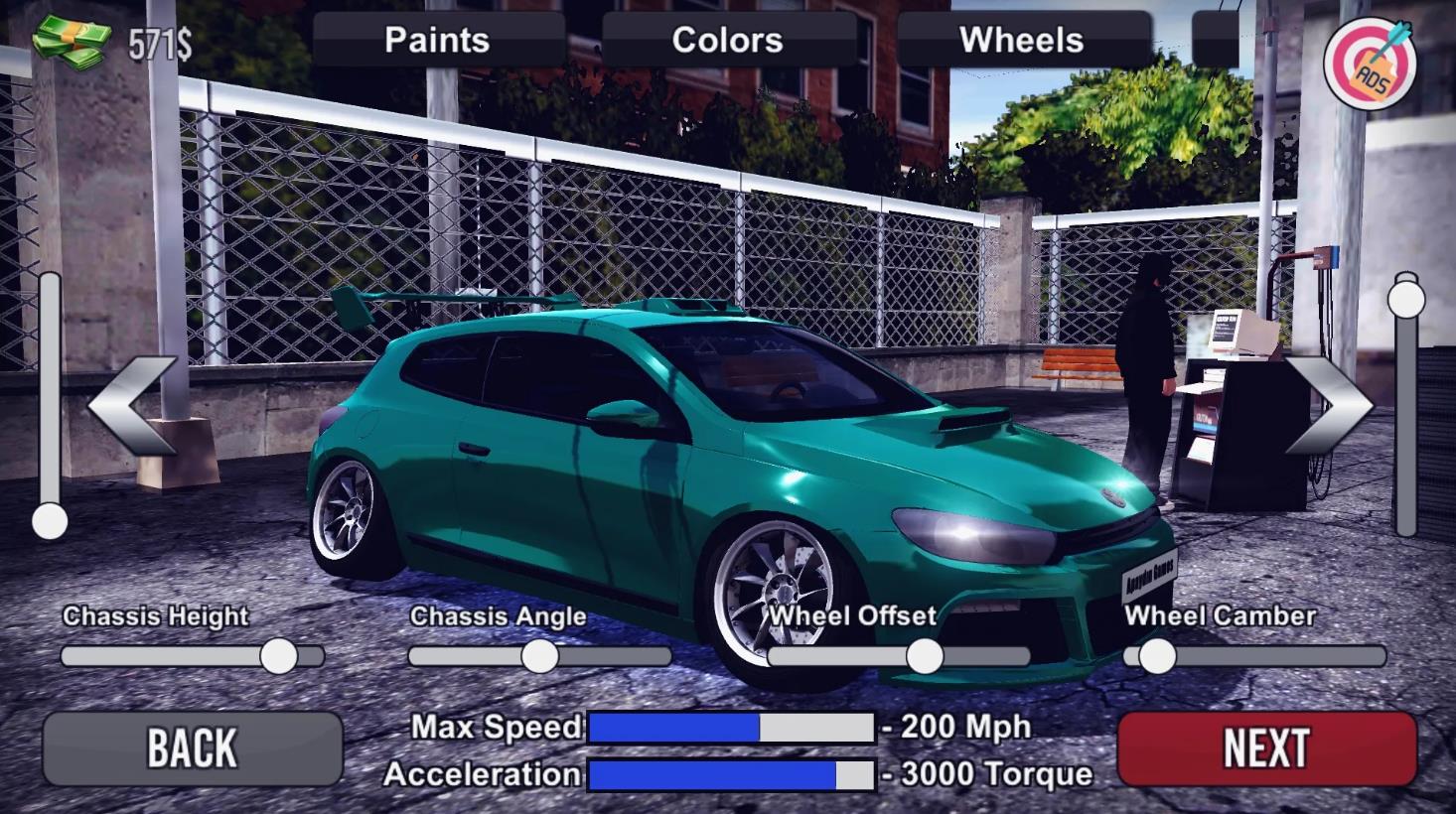The image size is (1456, 814).
Task: Show the previous car with left arrow
Action: click(132, 406)
